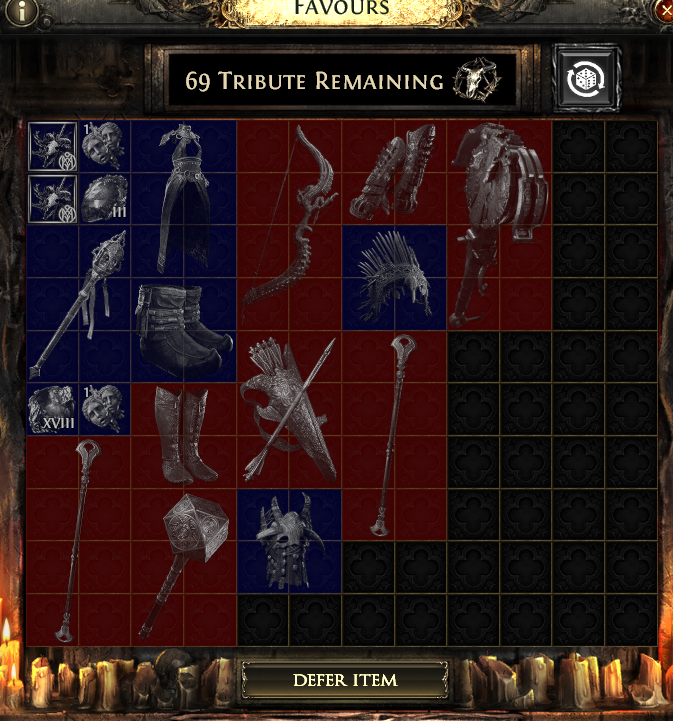Screen dimensions: 673x721
Task: Choose the tall knee-high boots
Action: tap(184, 433)
